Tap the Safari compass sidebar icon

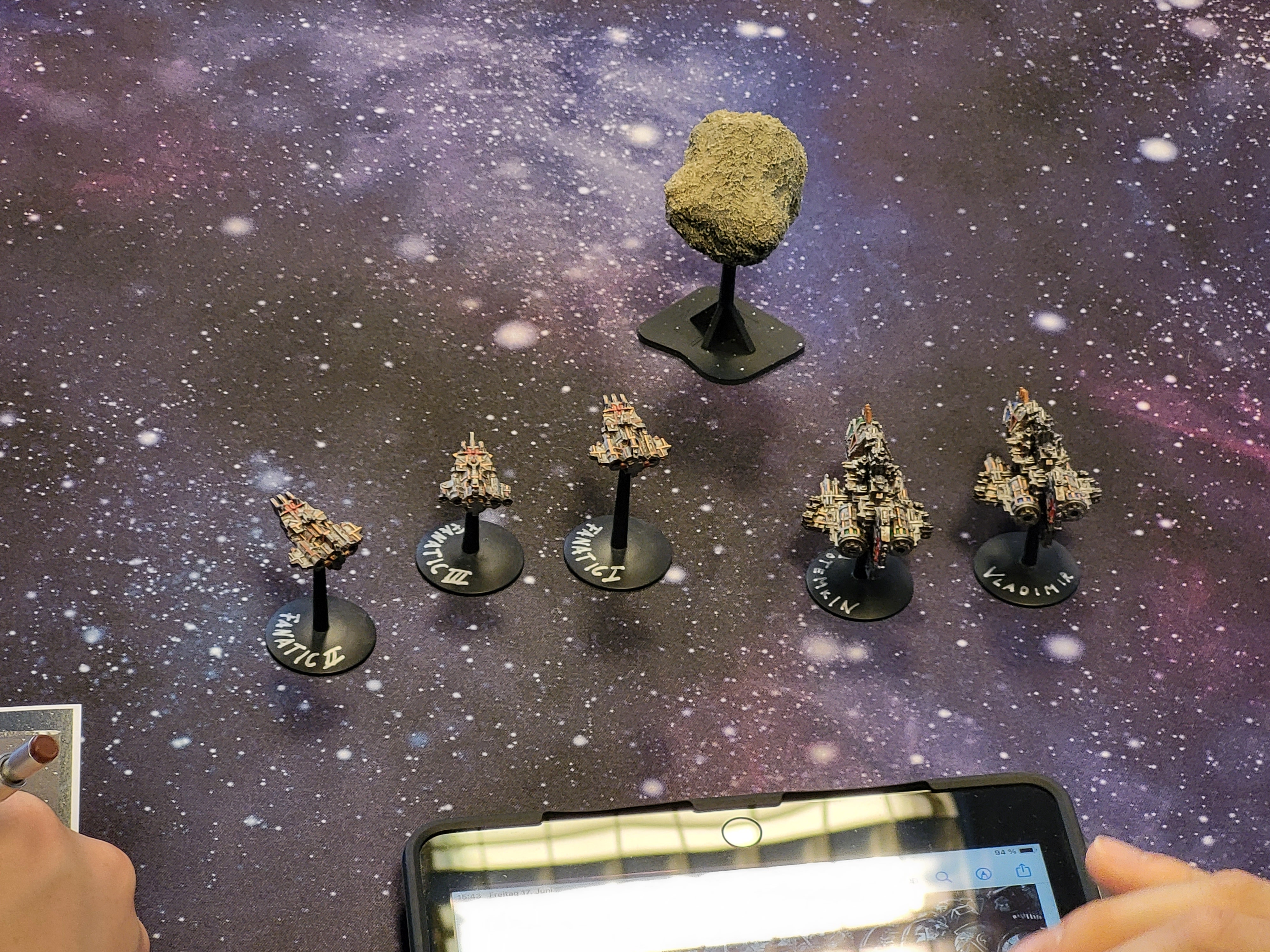(x=984, y=873)
